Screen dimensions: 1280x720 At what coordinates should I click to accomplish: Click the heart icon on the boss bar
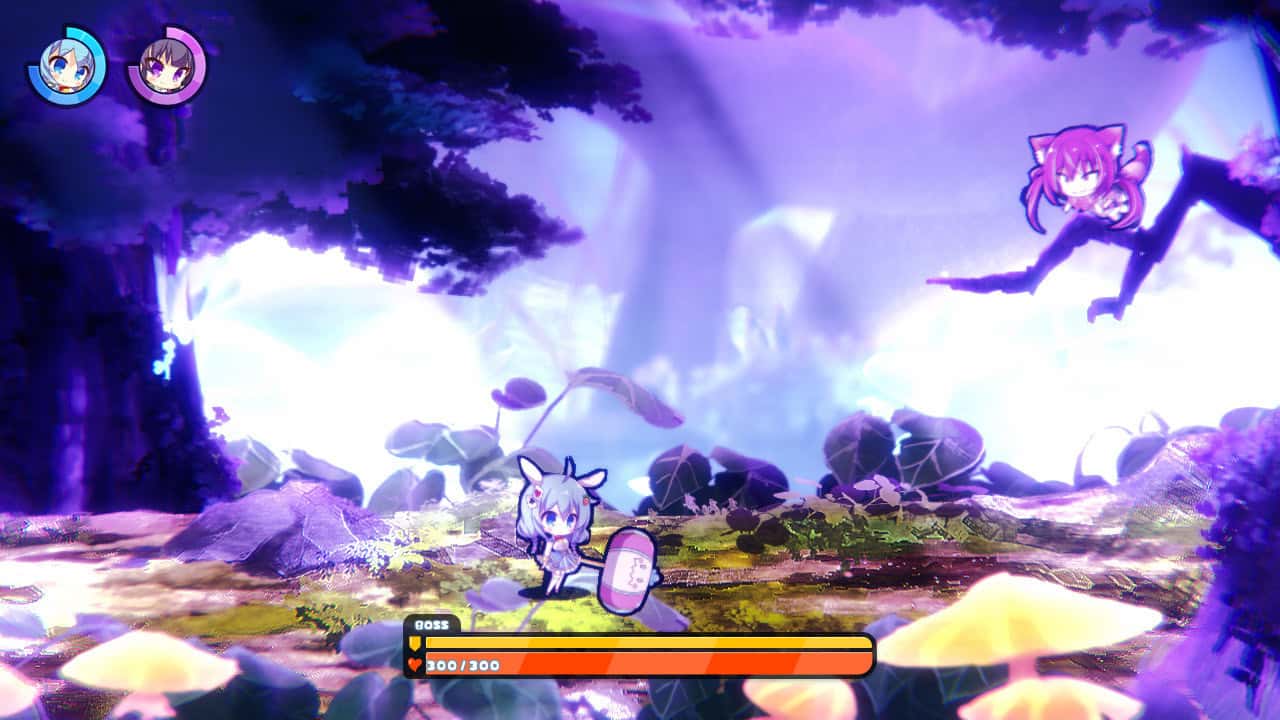(x=415, y=666)
